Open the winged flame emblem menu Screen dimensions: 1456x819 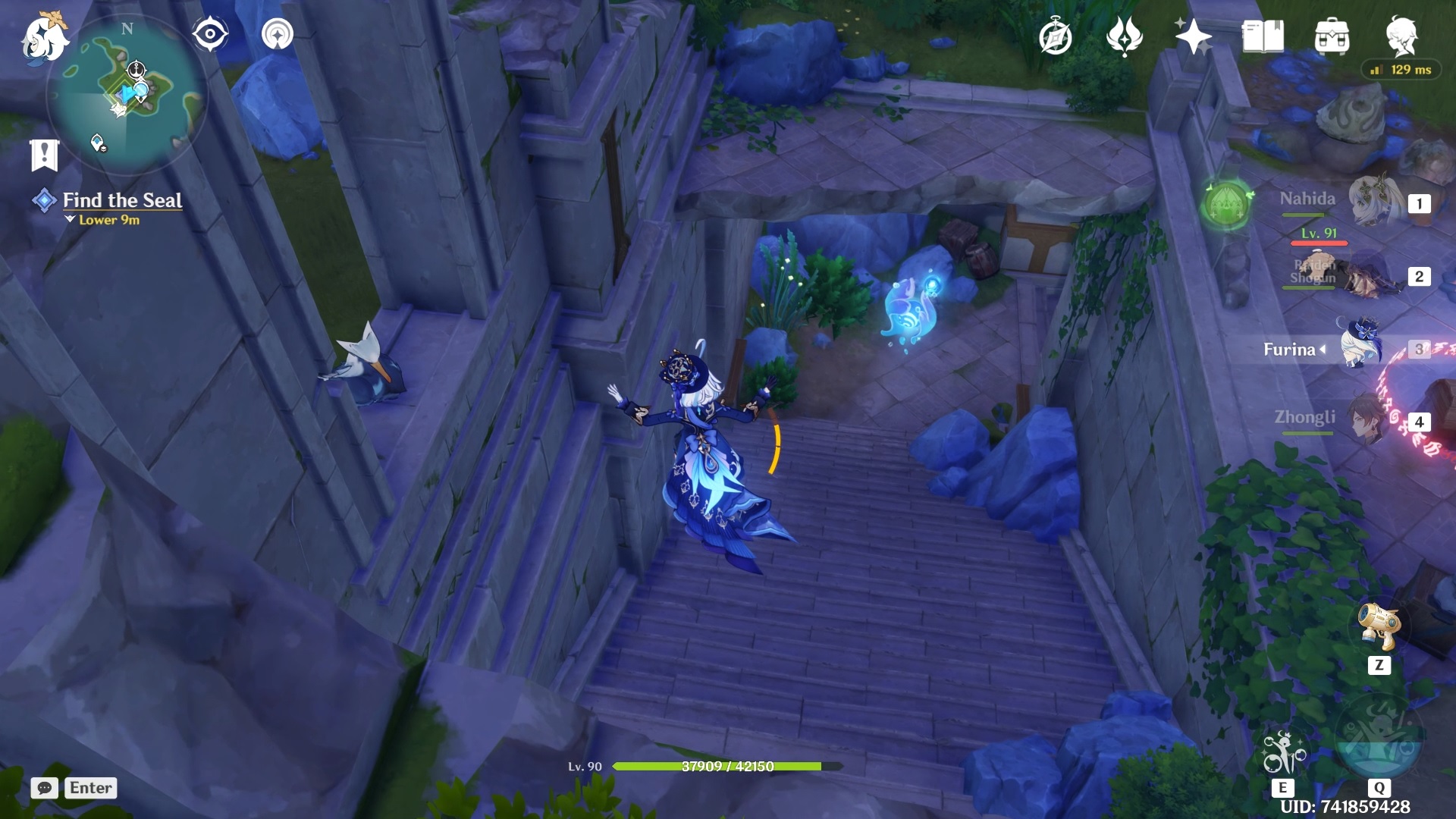pyautogui.click(x=1125, y=36)
